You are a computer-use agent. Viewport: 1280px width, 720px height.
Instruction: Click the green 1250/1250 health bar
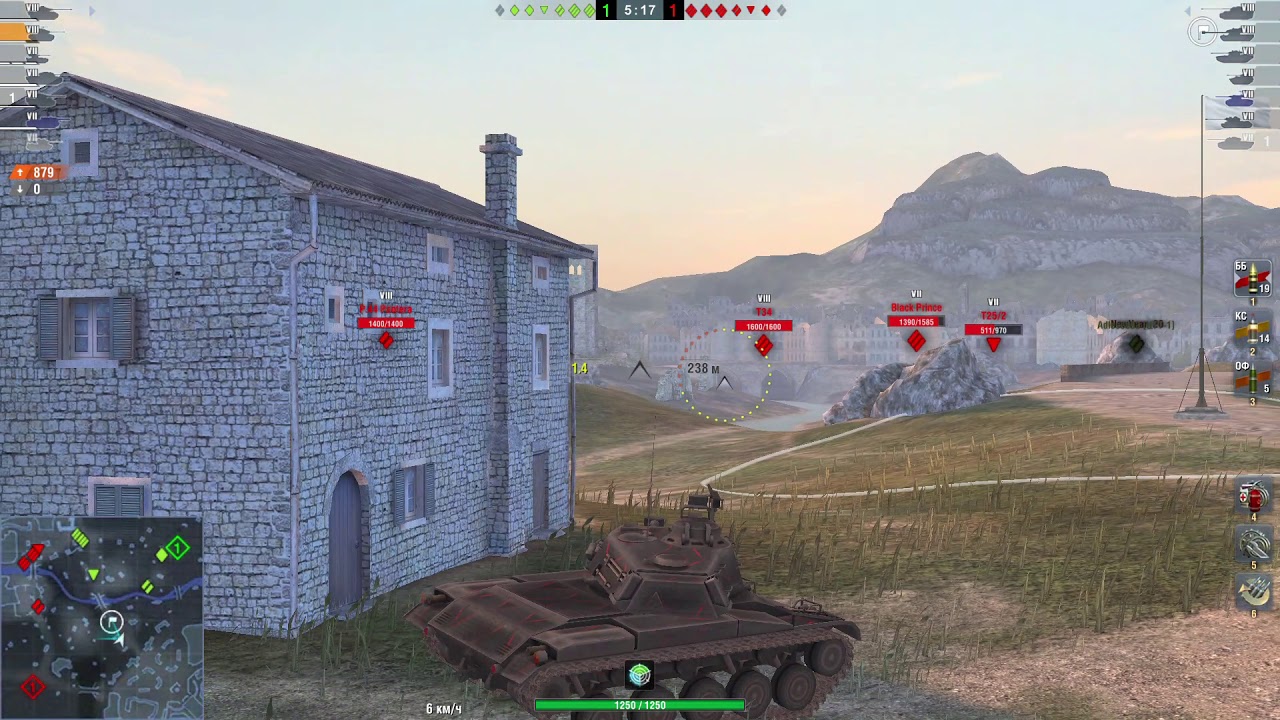tap(638, 704)
